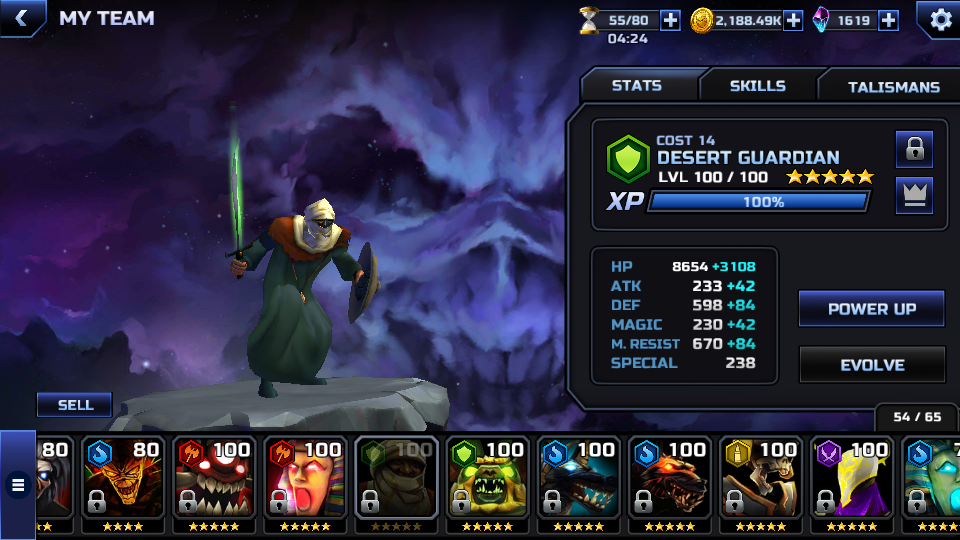
Task: Click the crown icon button
Action: (x=914, y=195)
